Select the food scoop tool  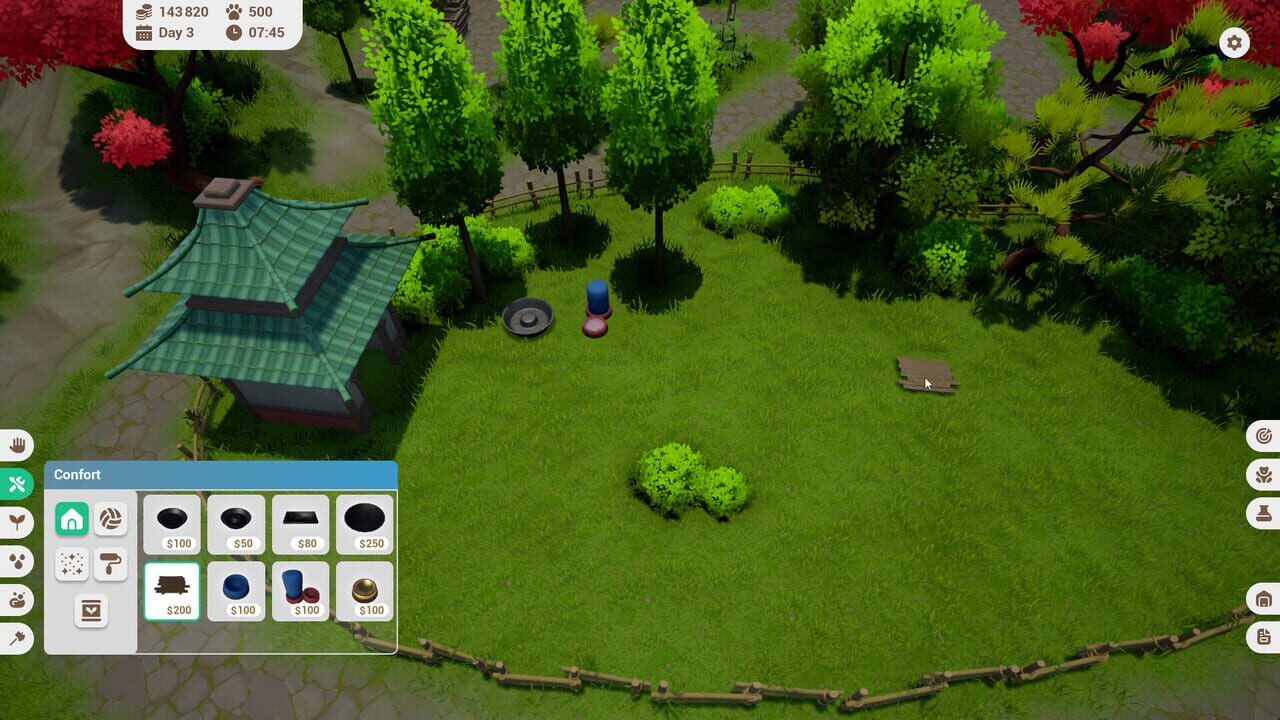tap(18, 600)
